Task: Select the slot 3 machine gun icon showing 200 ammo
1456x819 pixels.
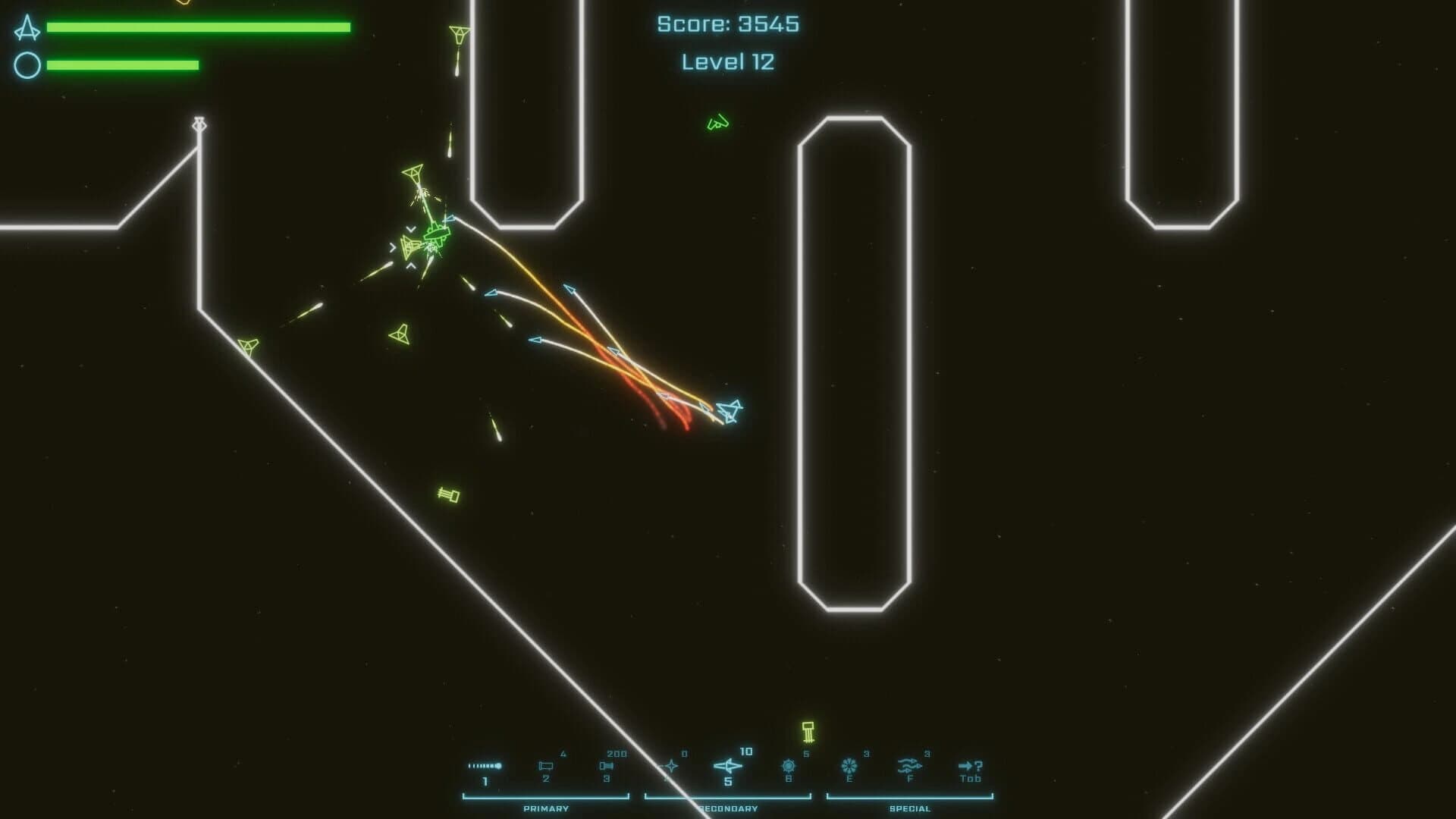Action: click(x=607, y=764)
